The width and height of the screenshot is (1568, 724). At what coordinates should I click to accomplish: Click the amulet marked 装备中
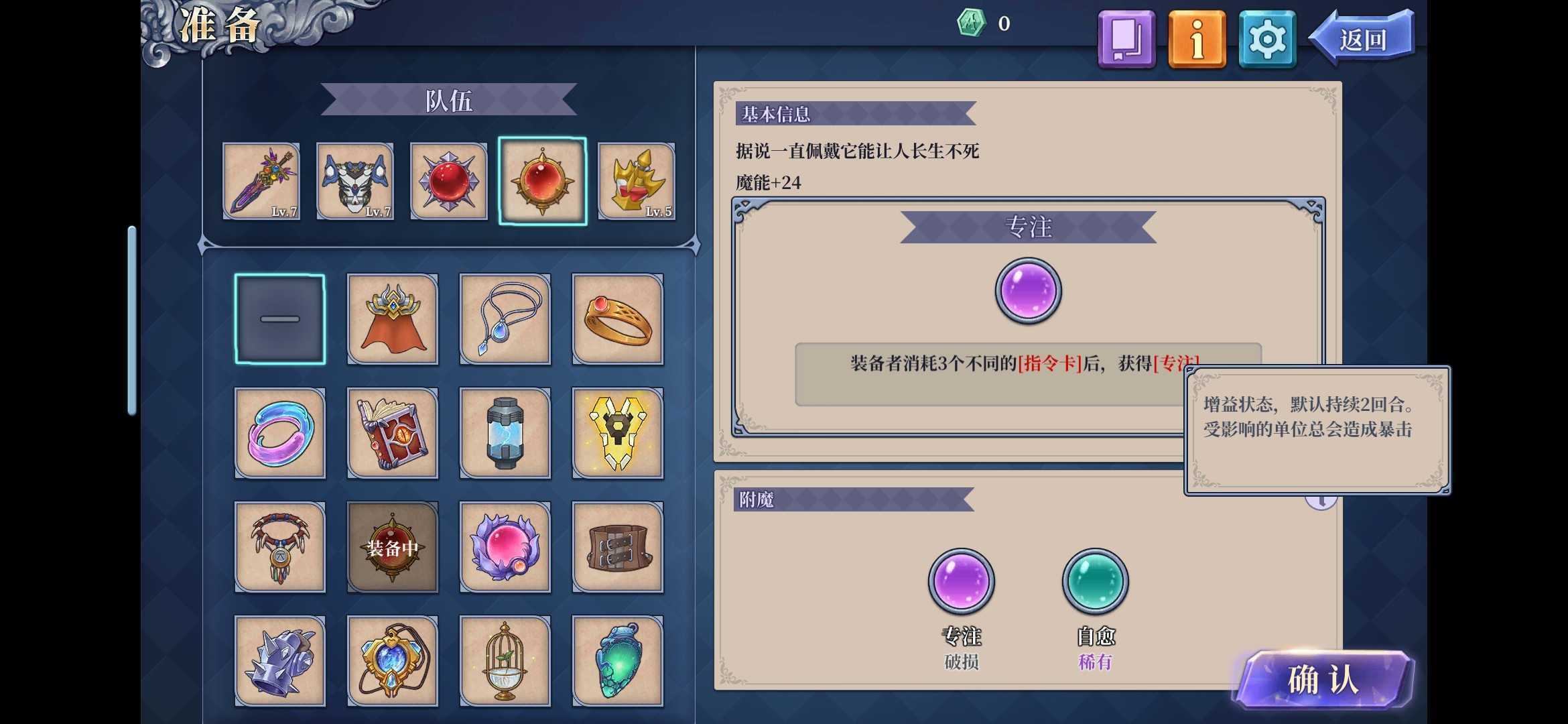click(393, 546)
